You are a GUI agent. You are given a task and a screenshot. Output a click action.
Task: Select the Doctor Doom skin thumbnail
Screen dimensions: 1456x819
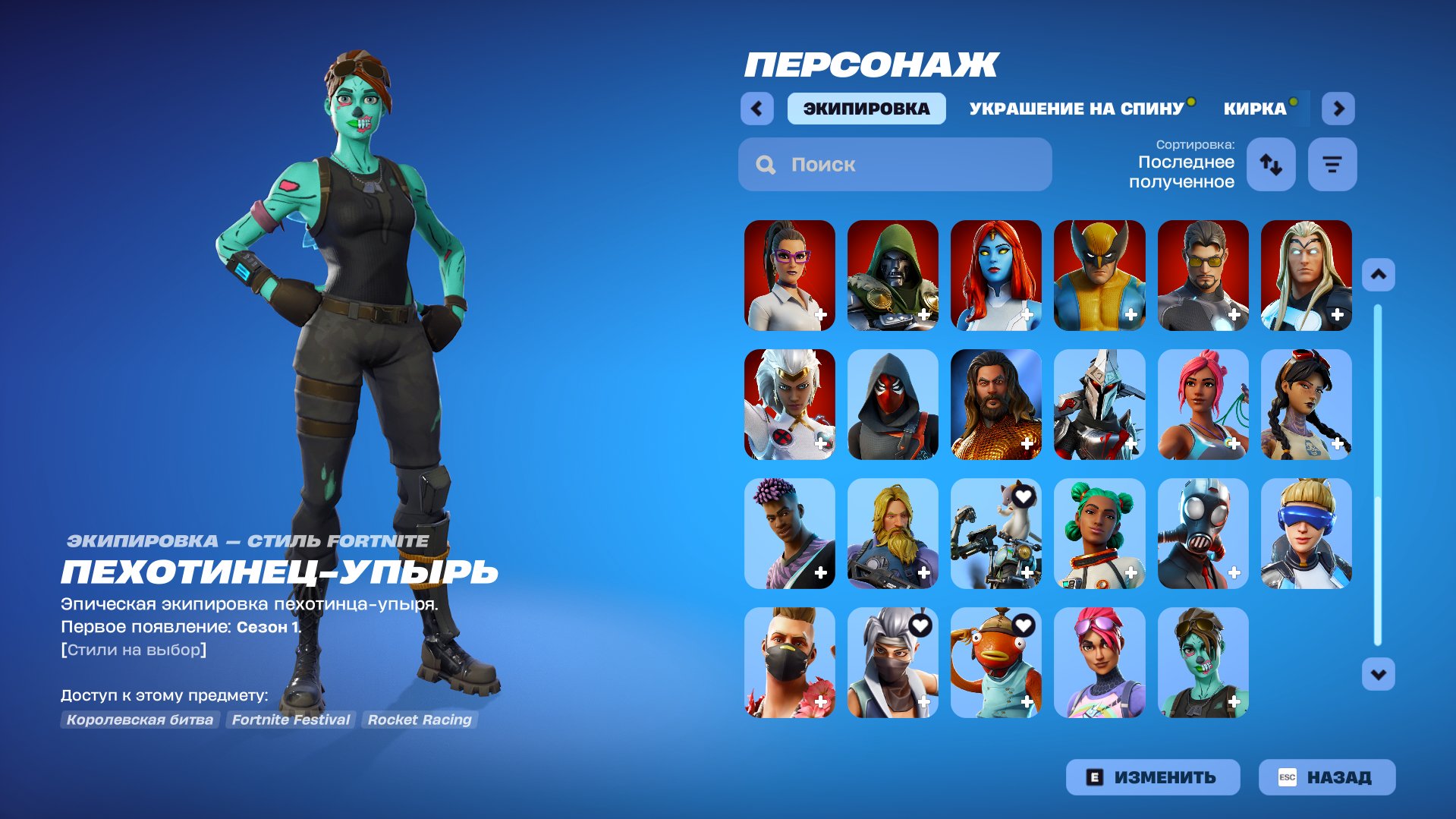(892, 276)
